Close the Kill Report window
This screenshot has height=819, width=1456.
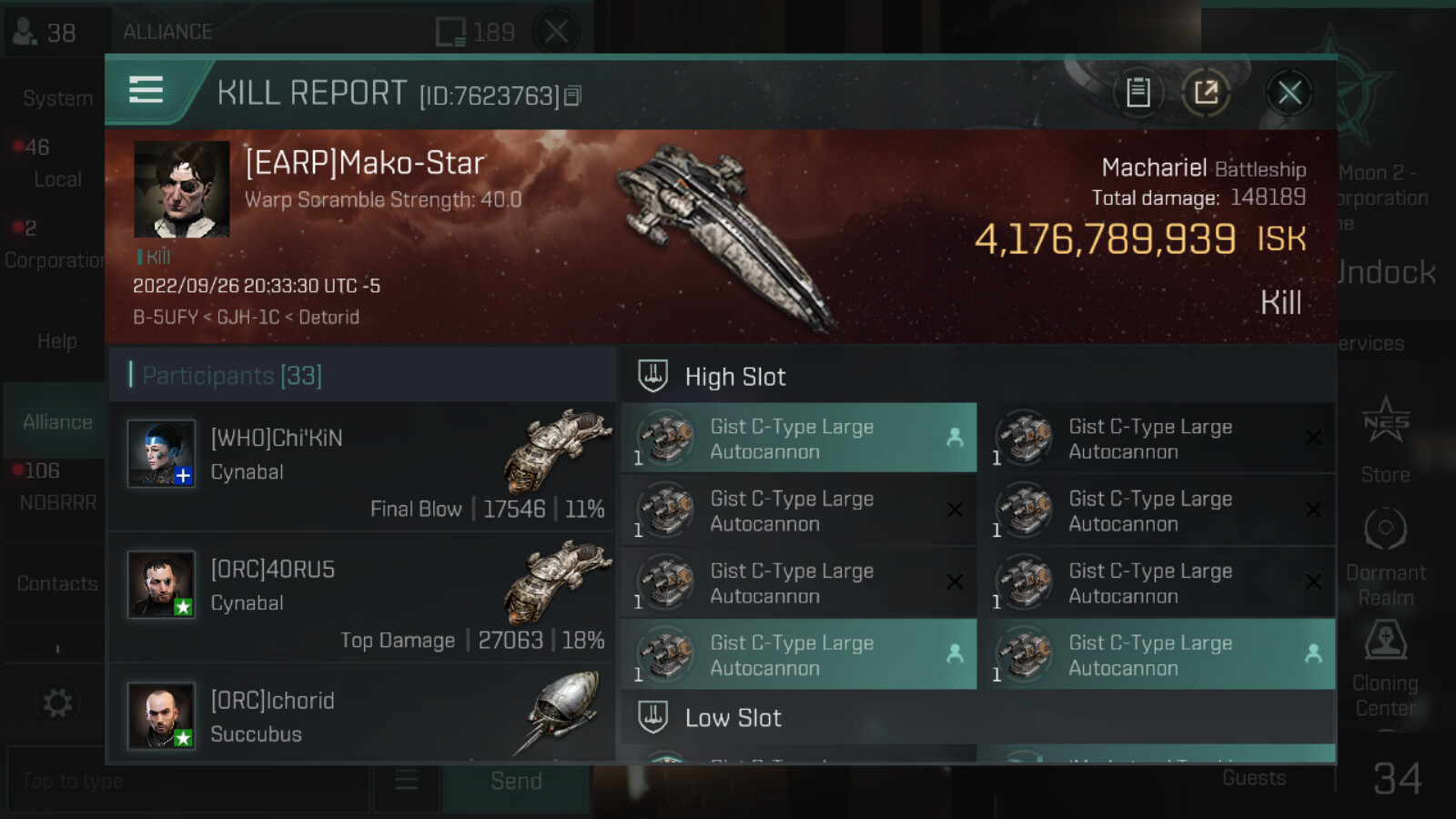click(1289, 93)
